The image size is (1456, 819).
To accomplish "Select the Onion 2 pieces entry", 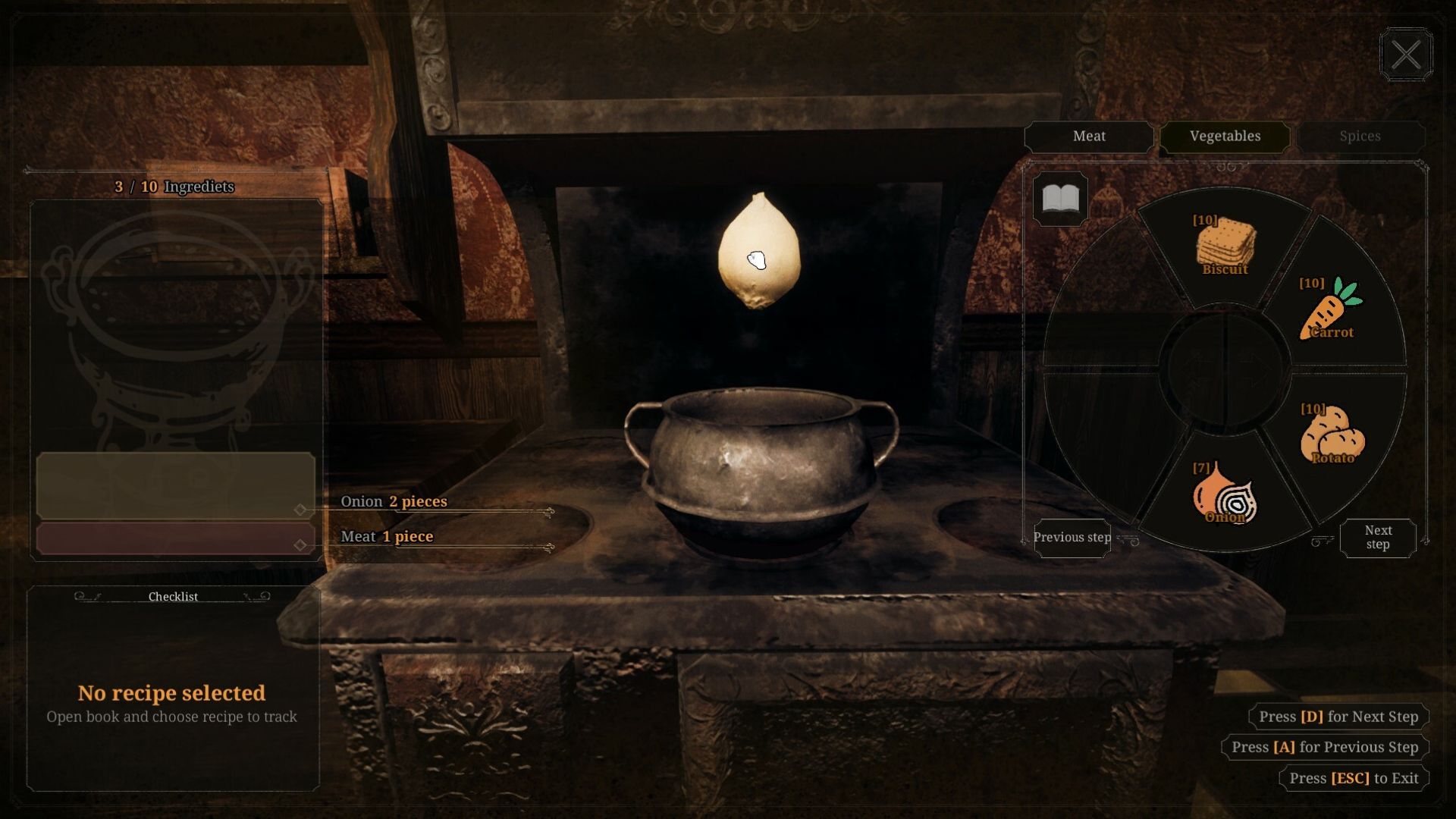I will (x=395, y=501).
